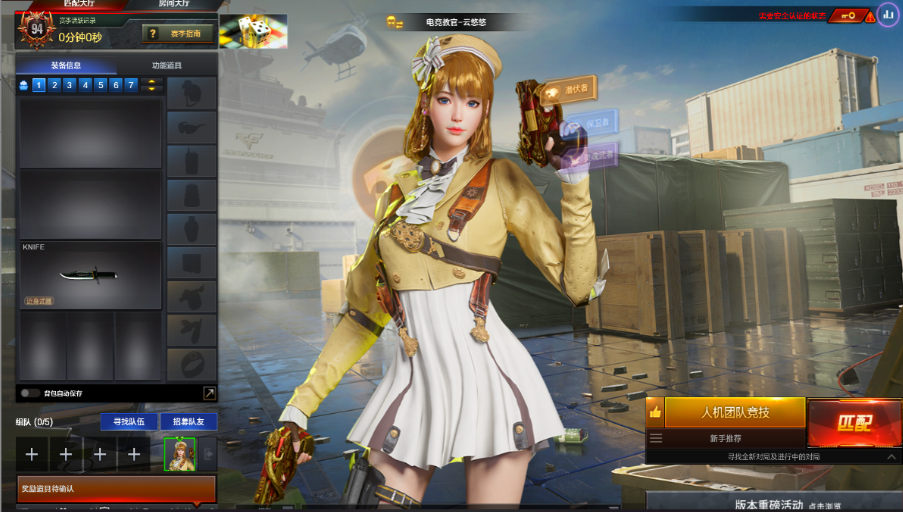
Task: Select the 装备信息 tab
Action: click(x=67, y=66)
